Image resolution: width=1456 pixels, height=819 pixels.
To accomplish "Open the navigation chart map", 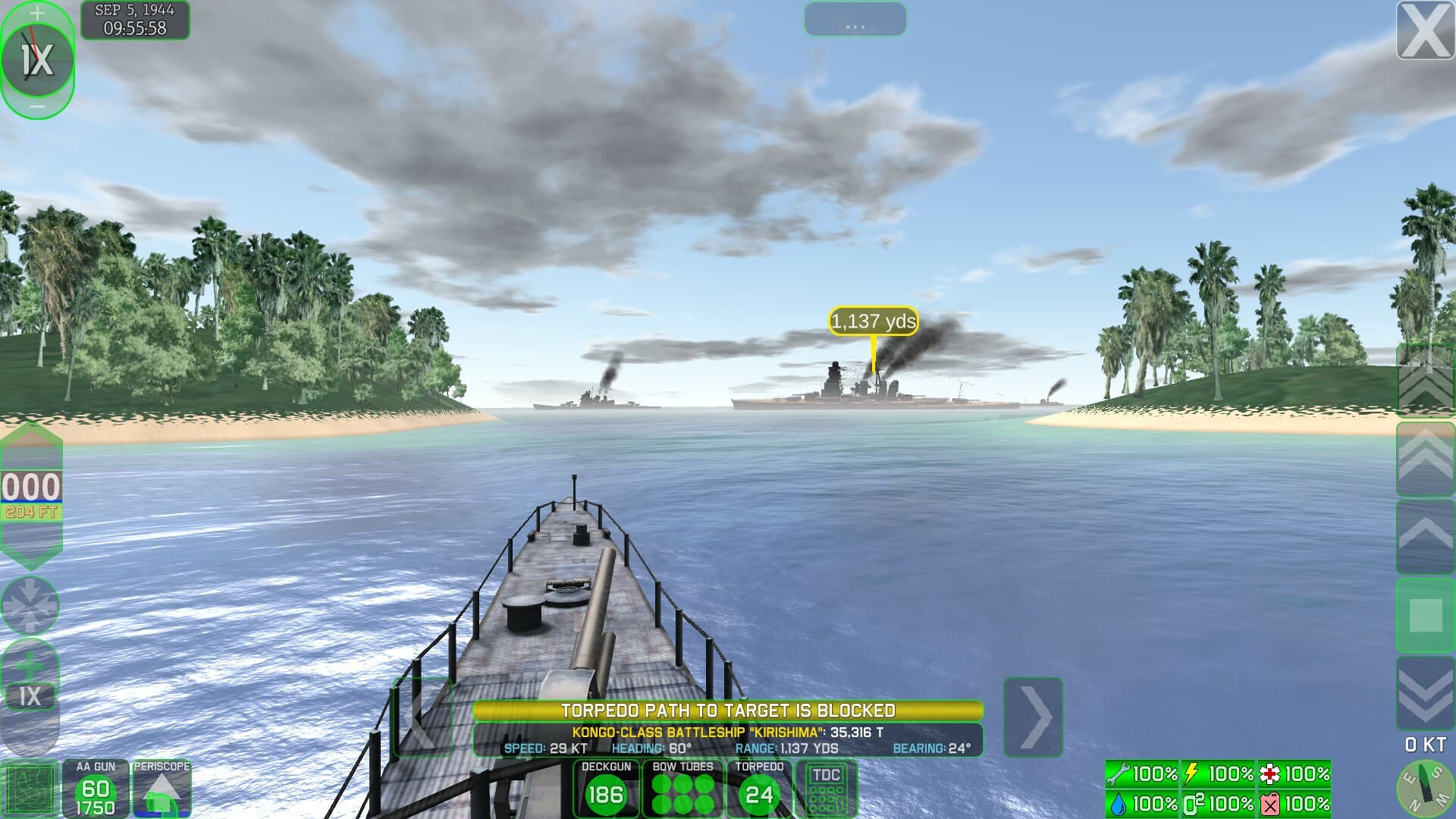I will click(30, 789).
